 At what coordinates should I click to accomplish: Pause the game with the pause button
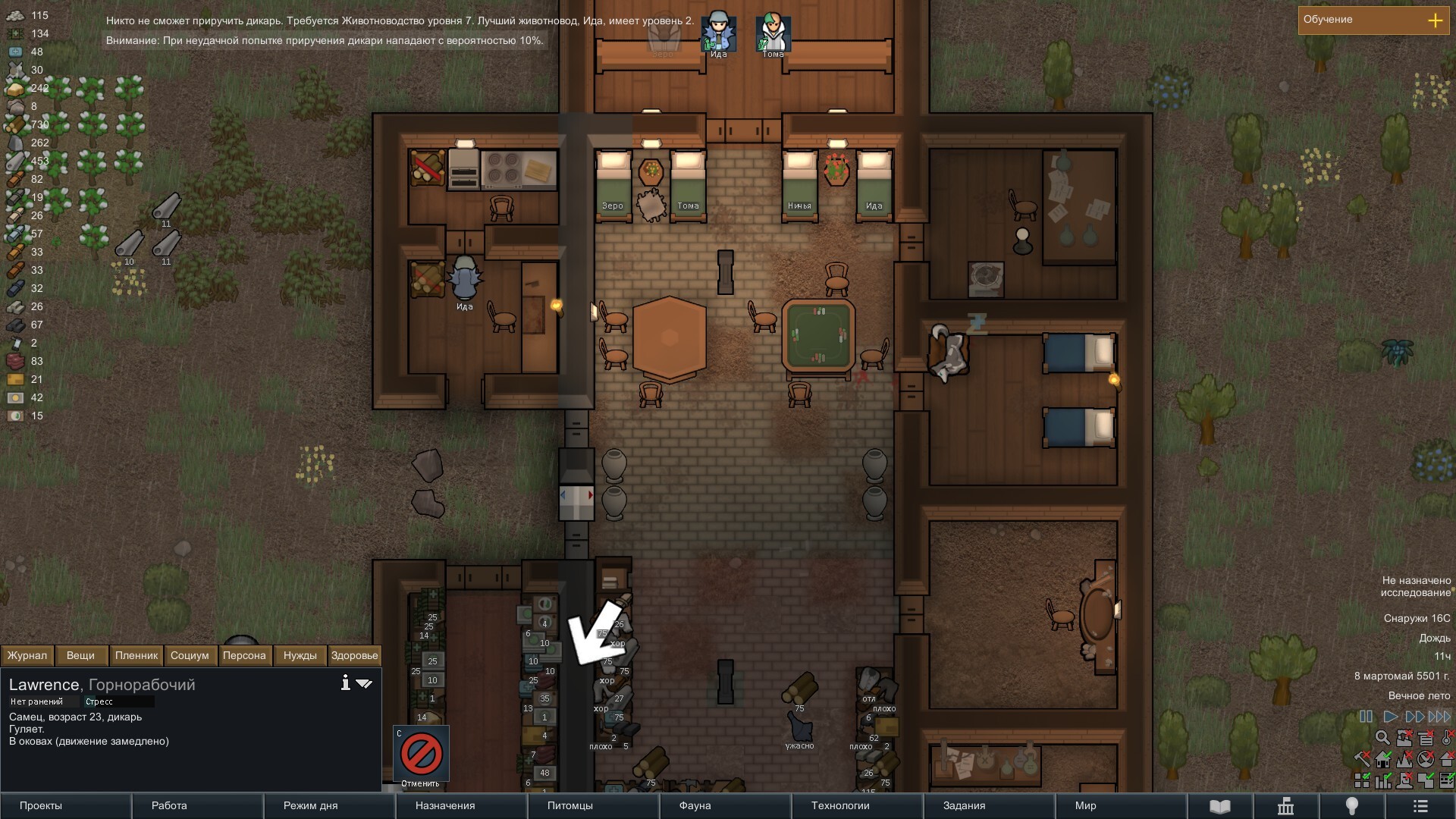pos(1366,716)
